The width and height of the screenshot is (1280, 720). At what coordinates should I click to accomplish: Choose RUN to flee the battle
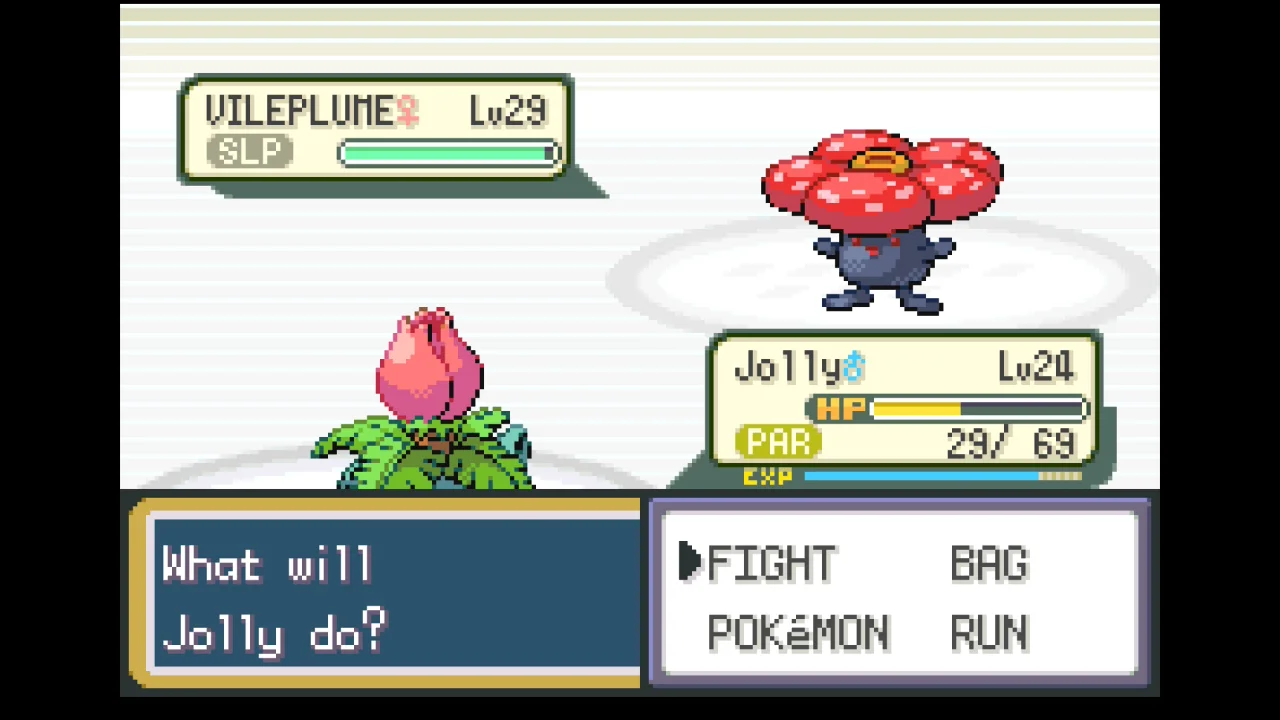[x=988, y=633]
